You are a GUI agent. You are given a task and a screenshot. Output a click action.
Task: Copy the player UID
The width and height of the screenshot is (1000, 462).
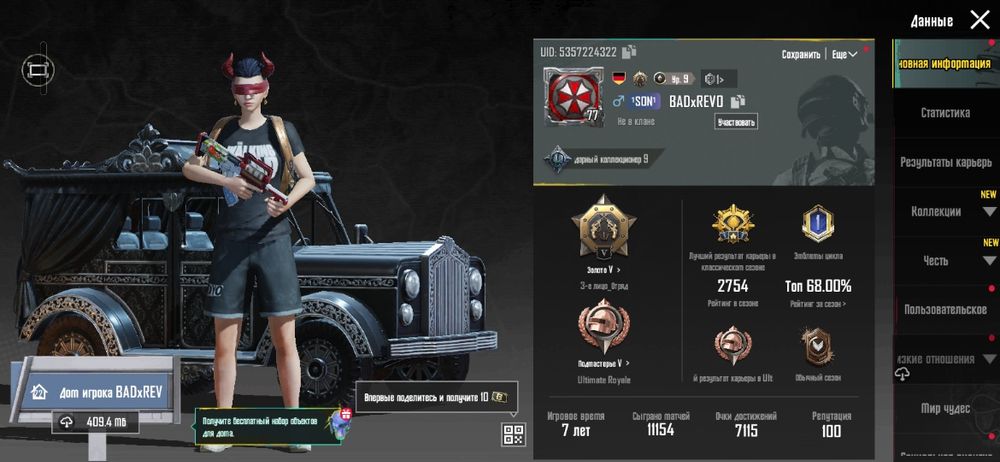coord(629,52)
